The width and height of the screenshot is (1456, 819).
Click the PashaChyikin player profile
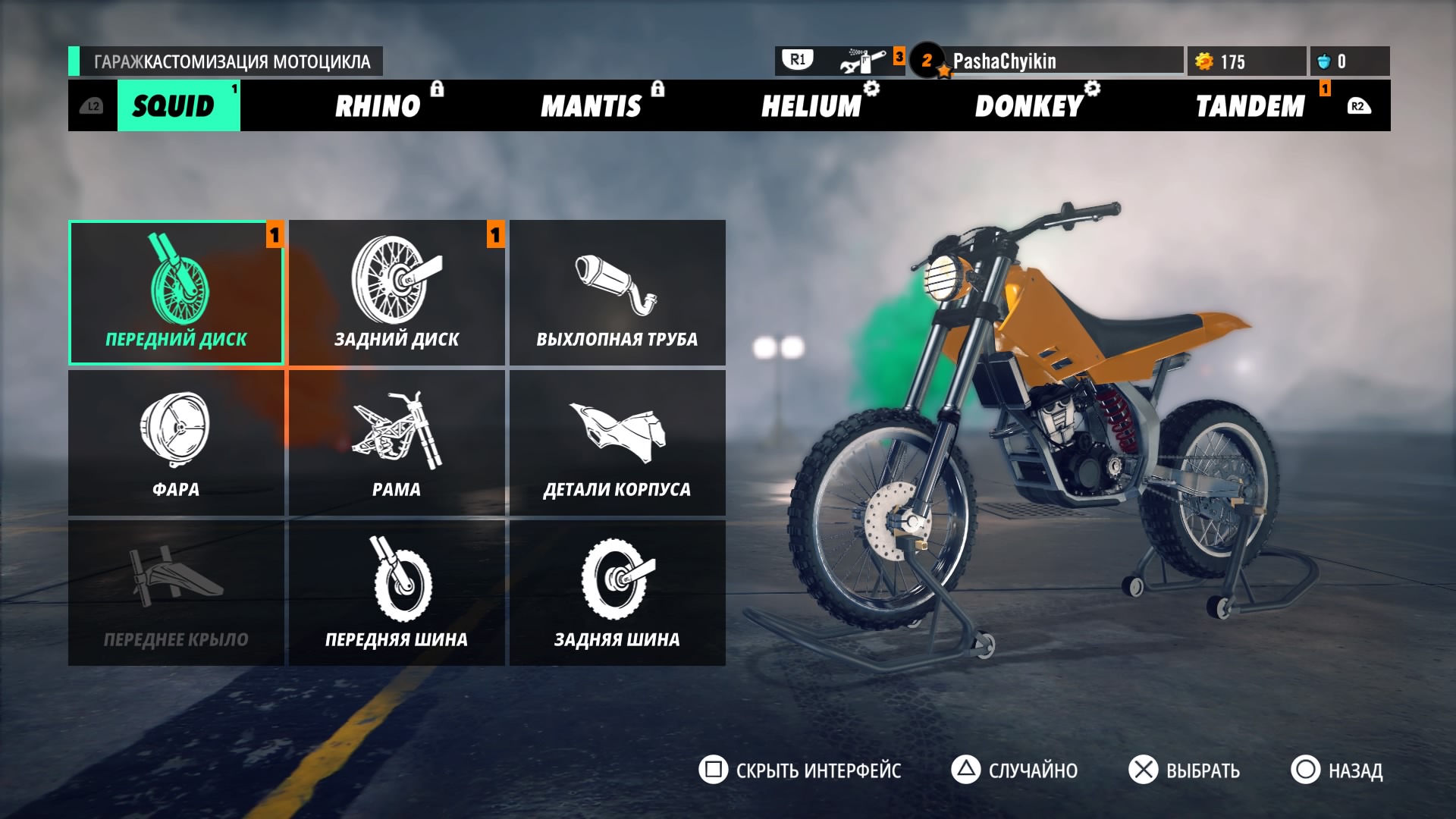coord(1004,61)
